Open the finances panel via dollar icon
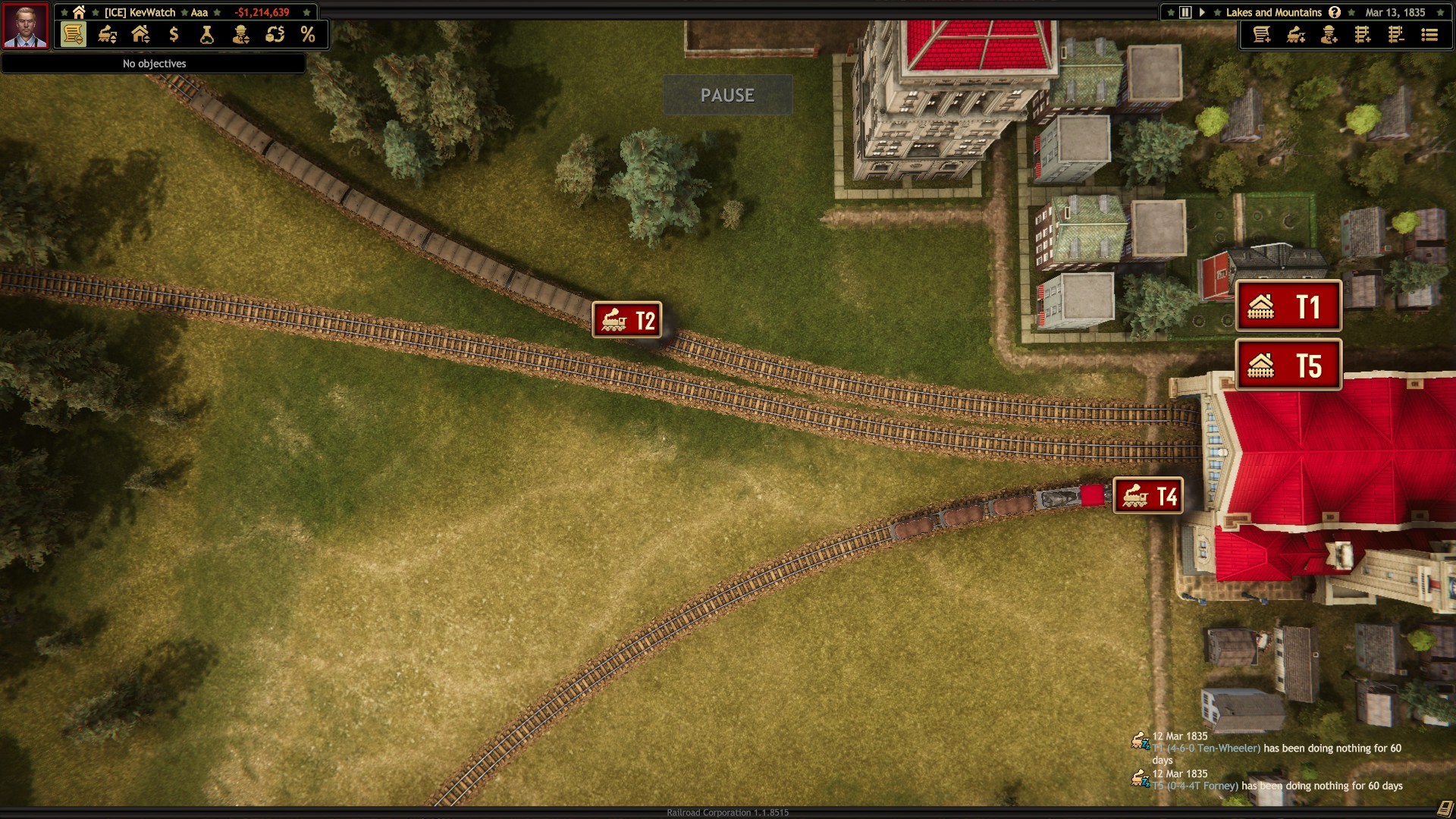 click(173, 35)
